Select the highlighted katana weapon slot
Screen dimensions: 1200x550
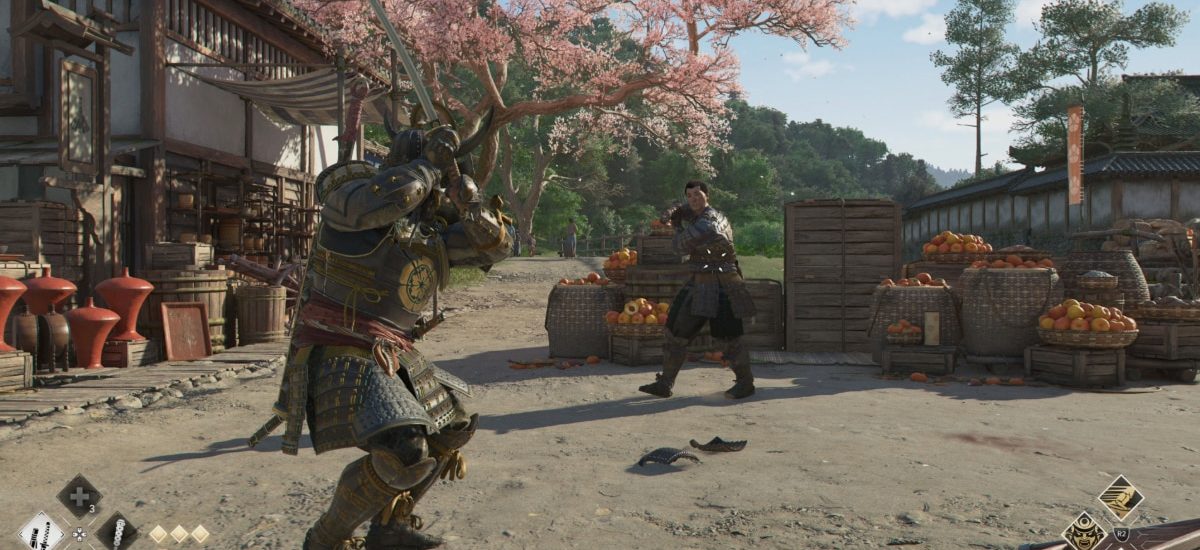41,532
